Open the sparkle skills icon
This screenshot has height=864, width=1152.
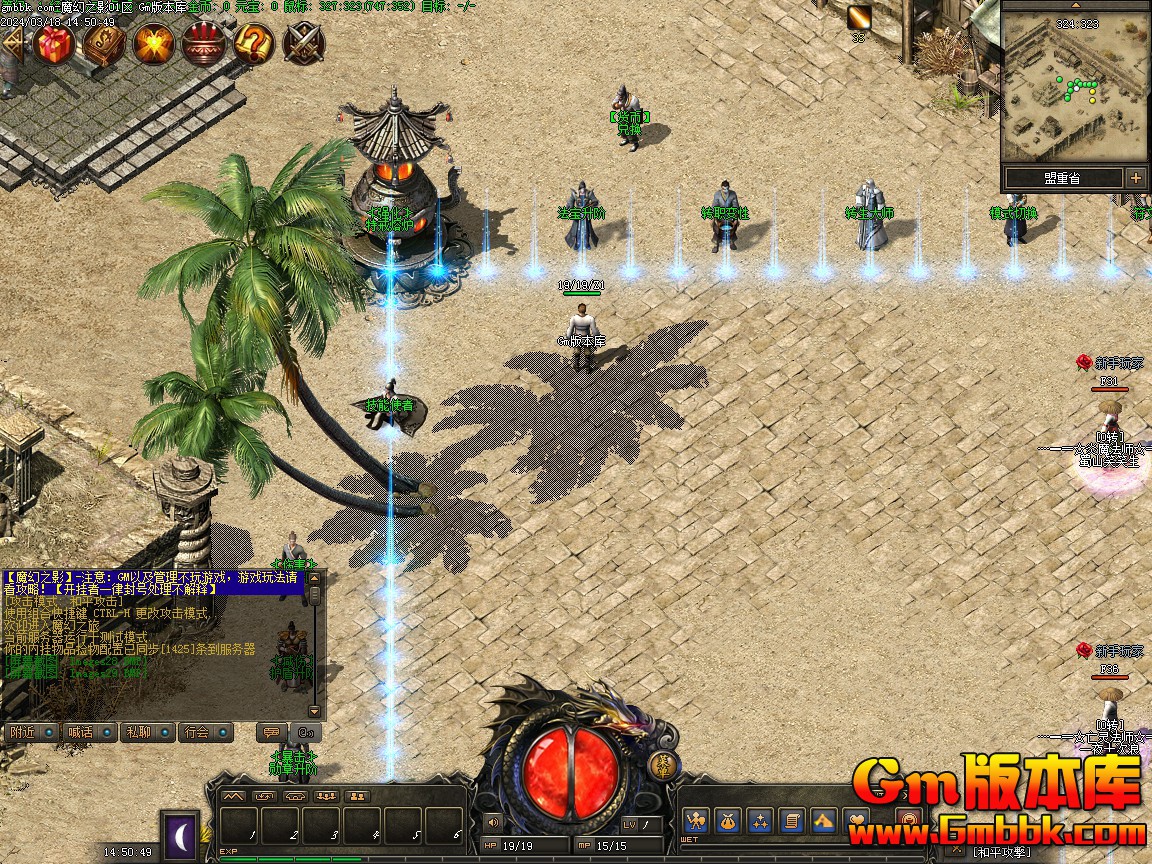click(x=760, y=821)
